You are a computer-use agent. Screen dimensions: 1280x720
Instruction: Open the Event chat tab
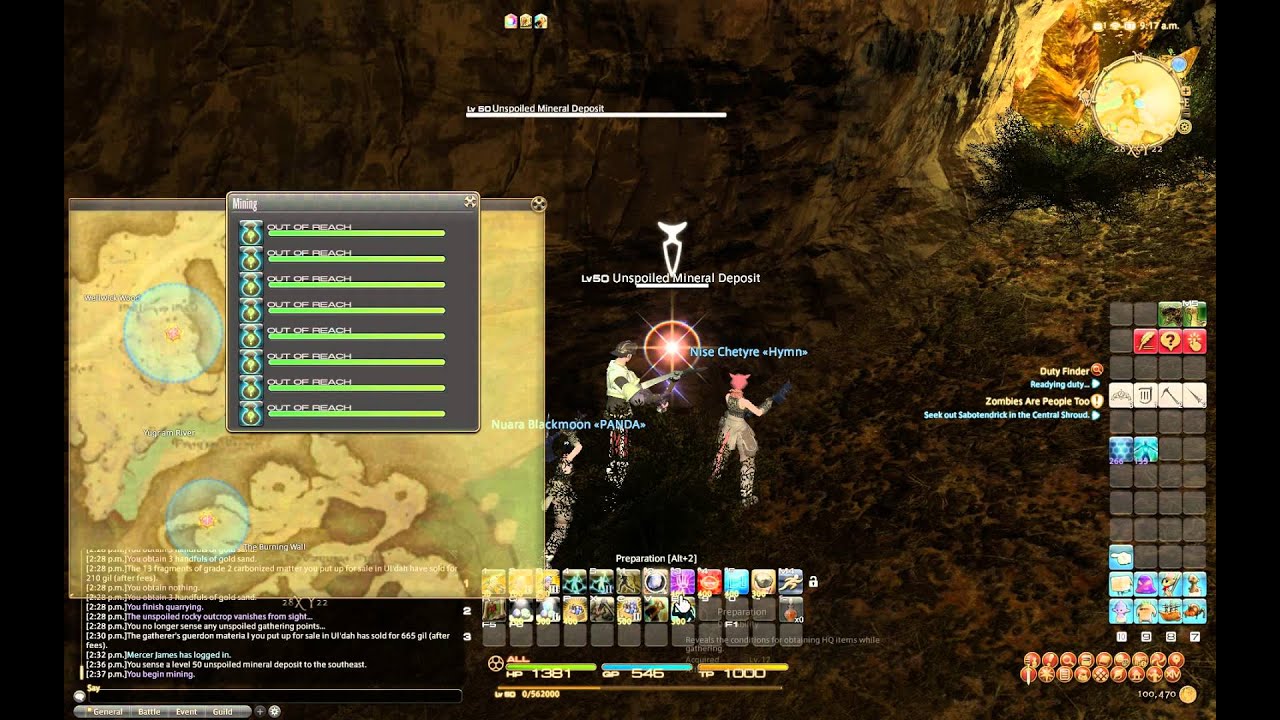click(x=186, y=711)
